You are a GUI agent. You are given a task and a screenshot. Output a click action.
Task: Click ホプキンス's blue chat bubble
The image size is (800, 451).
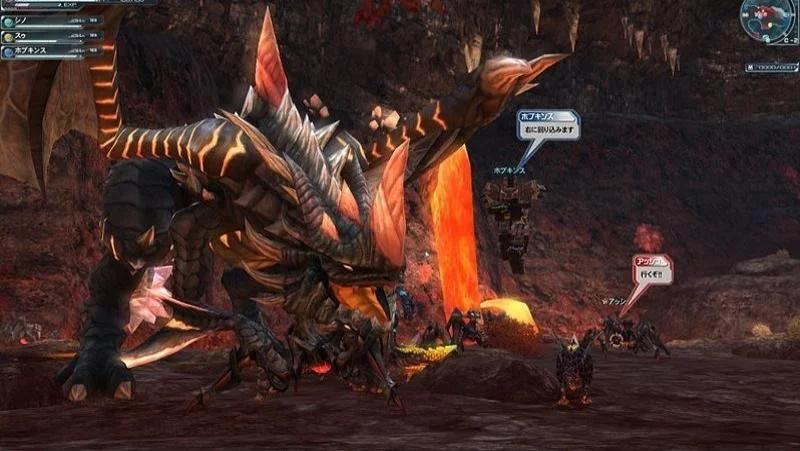coord(547,124)
